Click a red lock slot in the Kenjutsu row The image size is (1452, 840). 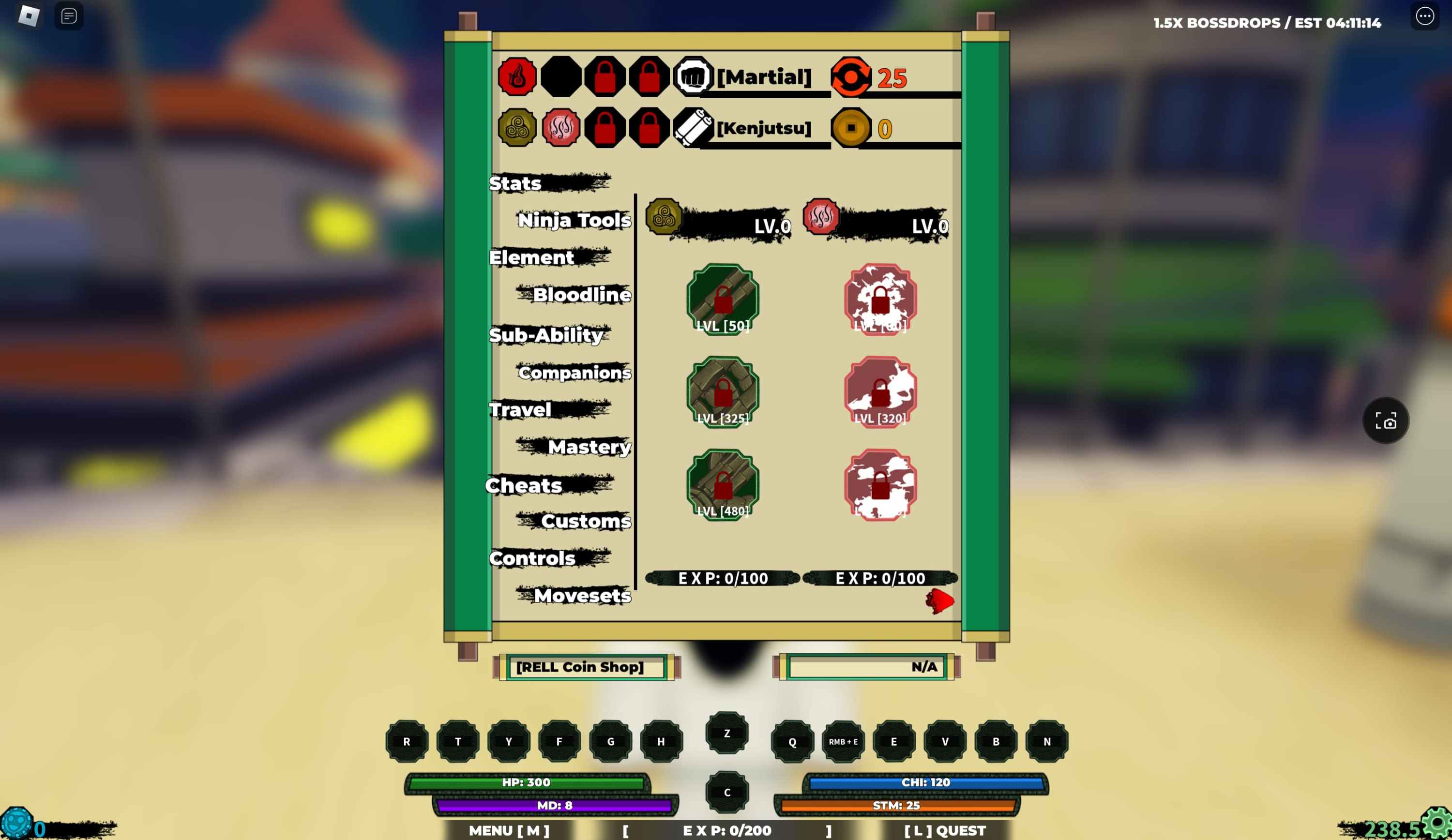605,128
